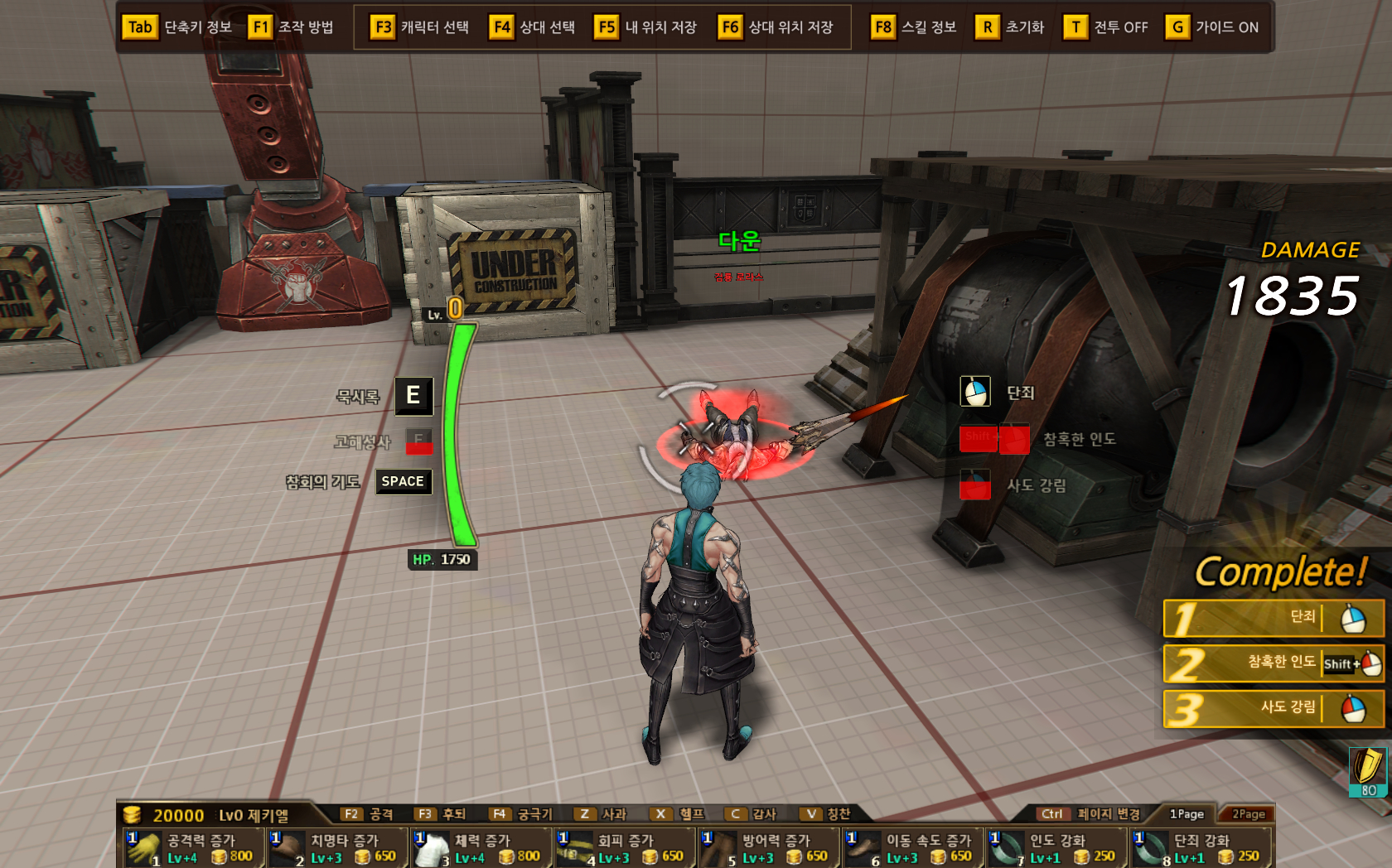Screen dimensions: 1392x868
Task: Choose the 방어력 증가 pants item
Action: pyautogui.click(x=768, y=848)
